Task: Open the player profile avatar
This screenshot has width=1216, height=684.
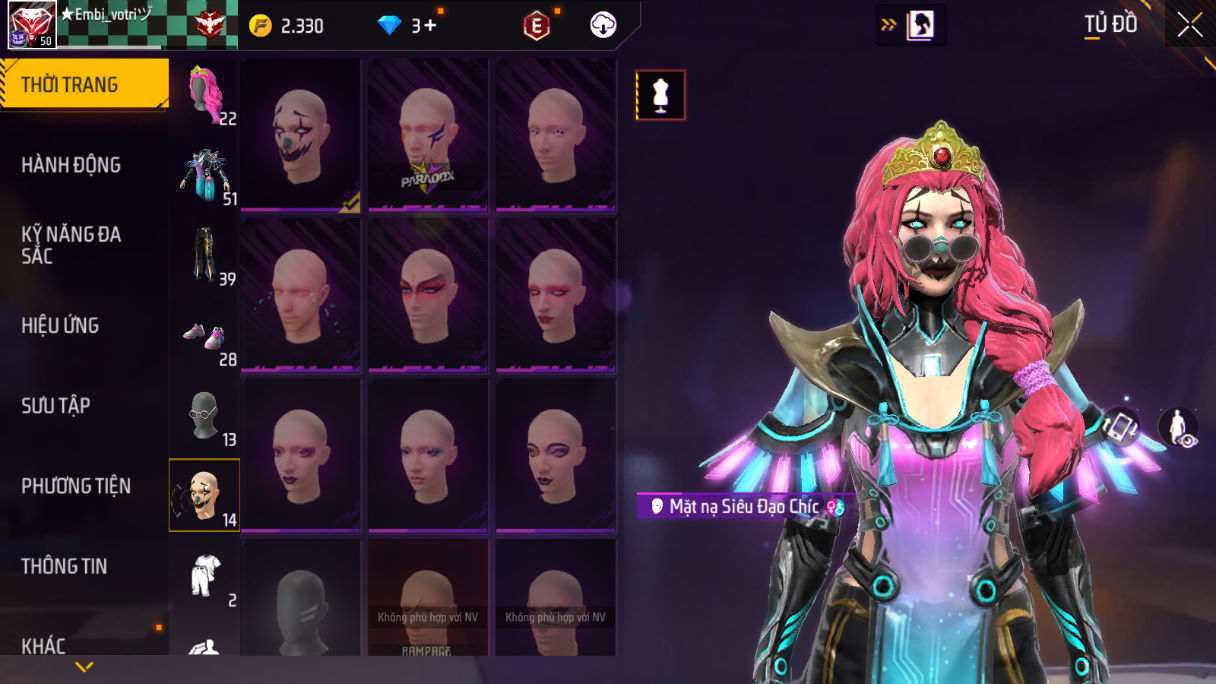Action: click(x=32, y=25)
